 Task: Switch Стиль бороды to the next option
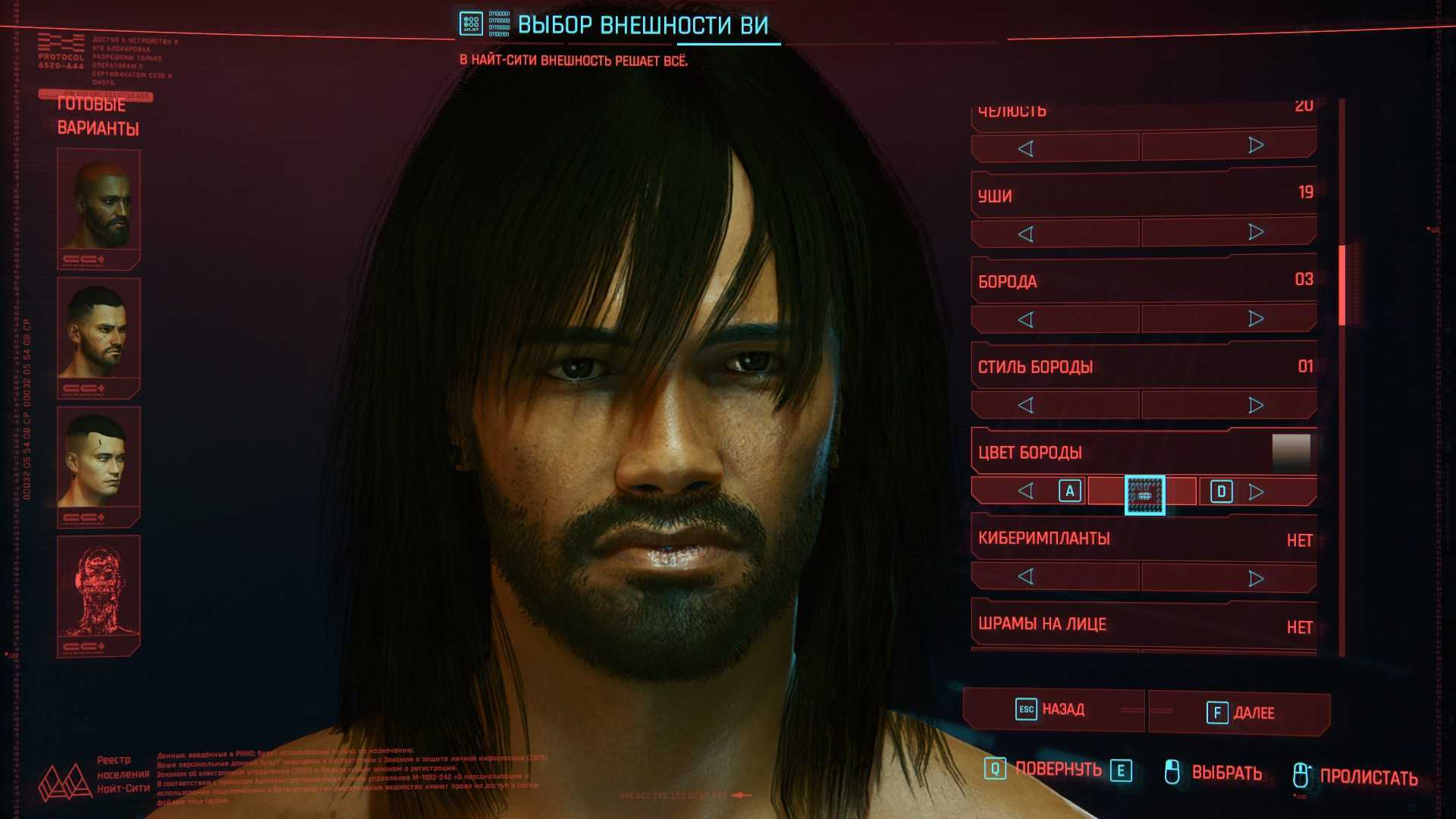[1256, 405]
